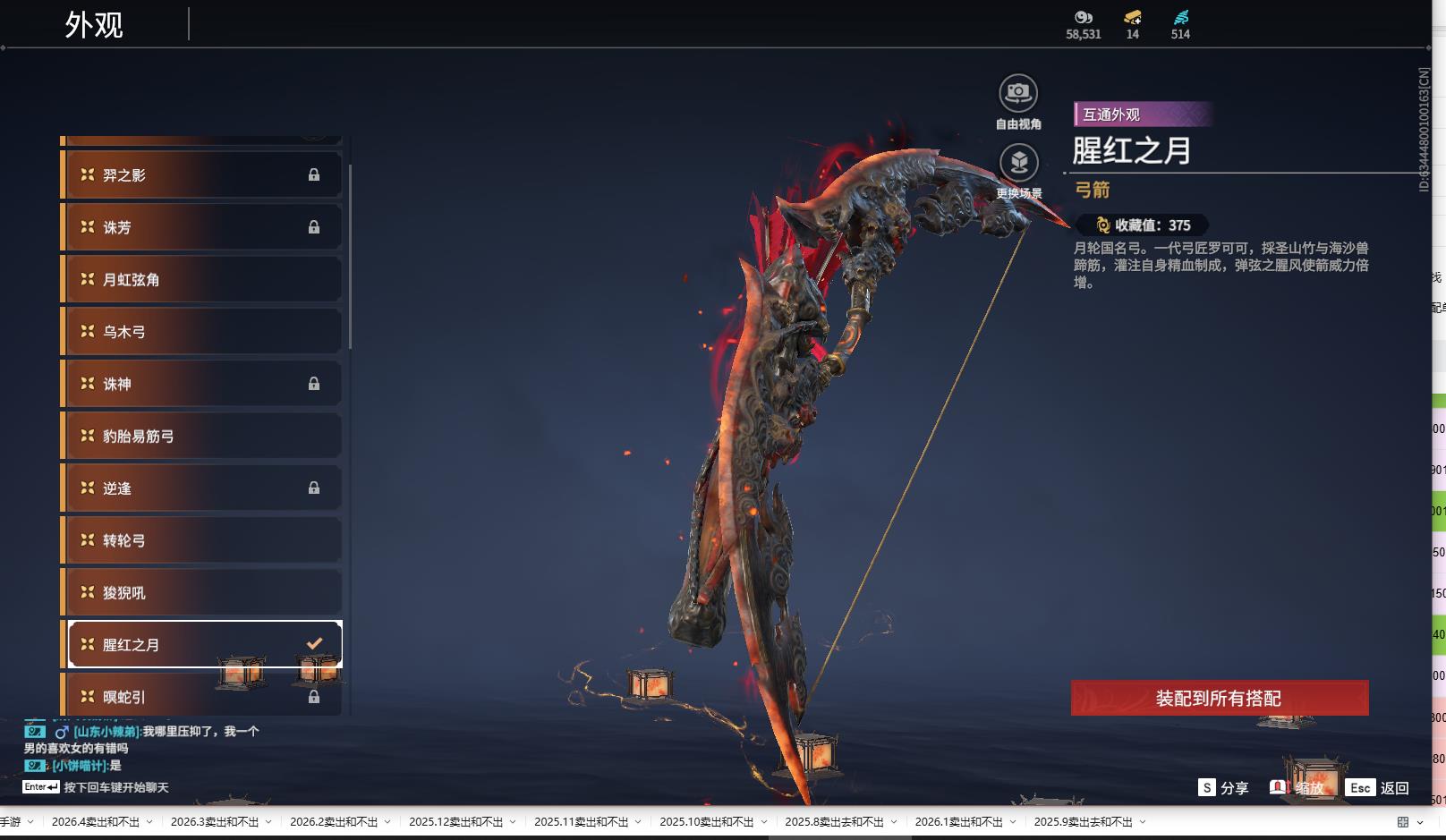Click the equipped 腥红之月 entry
This screenshot has width=1446, height=840.
click(201, 644)
